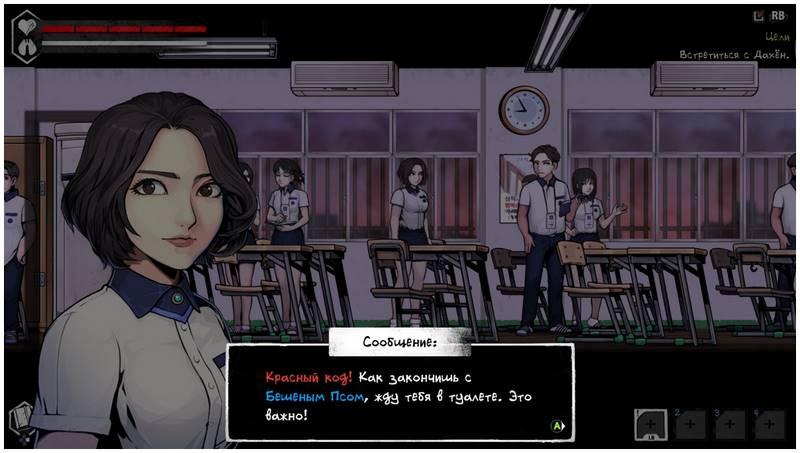The image size is (800, 453).
Task: Select the highlighted quick slot number 1
Action: (652, 423)
